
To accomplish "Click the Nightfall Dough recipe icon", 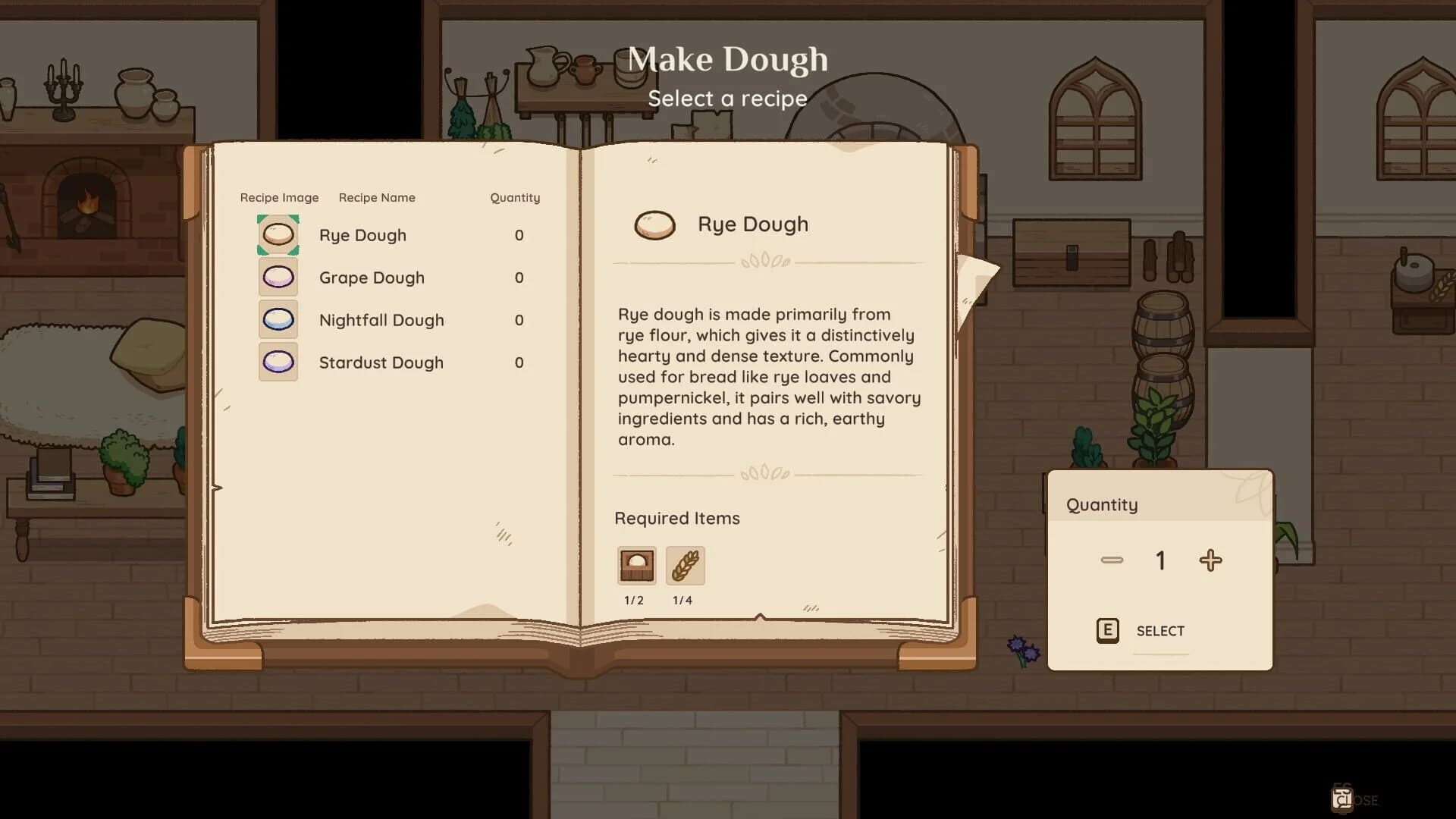I will [278, 319].
